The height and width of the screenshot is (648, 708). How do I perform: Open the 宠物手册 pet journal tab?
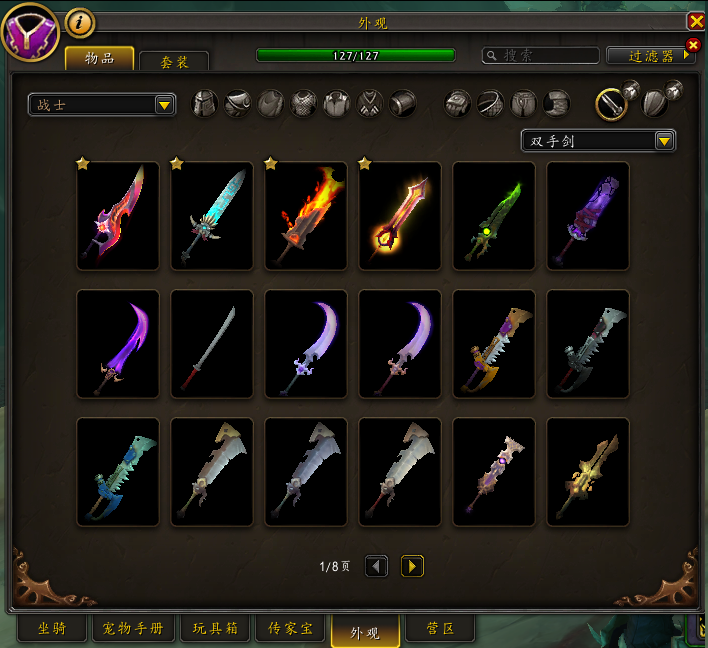(133, 629)
